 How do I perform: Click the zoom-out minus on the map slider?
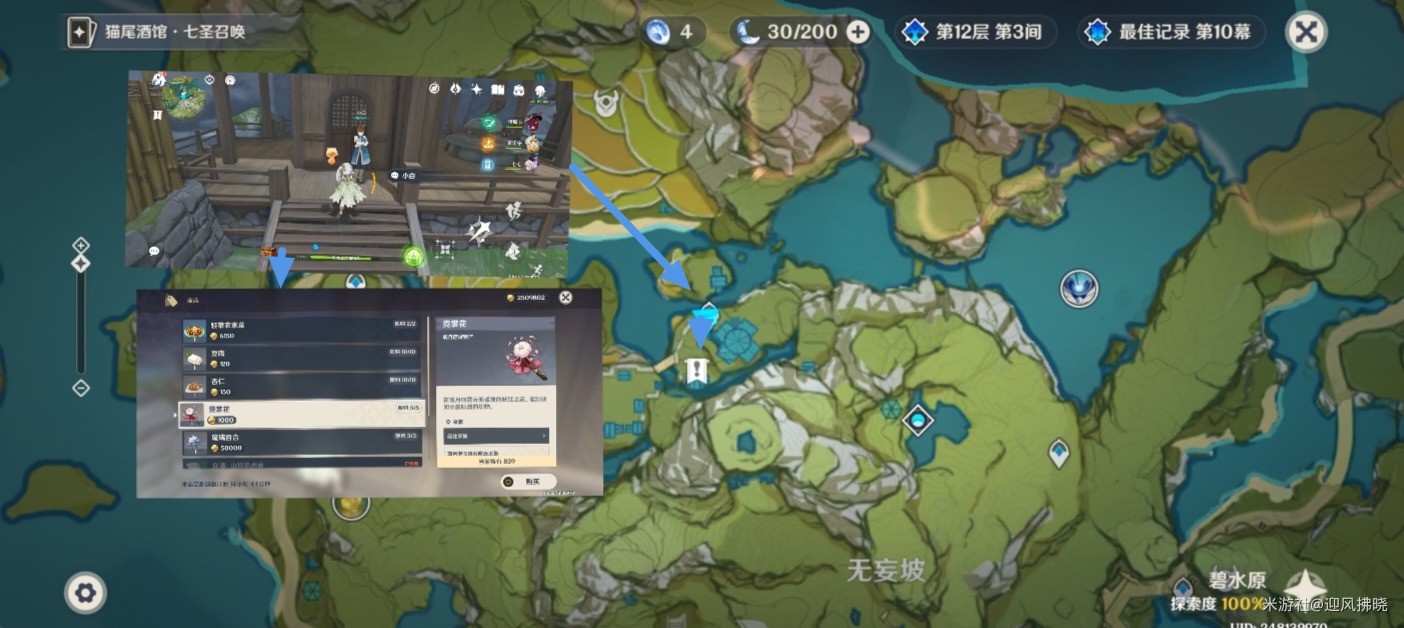point(81,388)
